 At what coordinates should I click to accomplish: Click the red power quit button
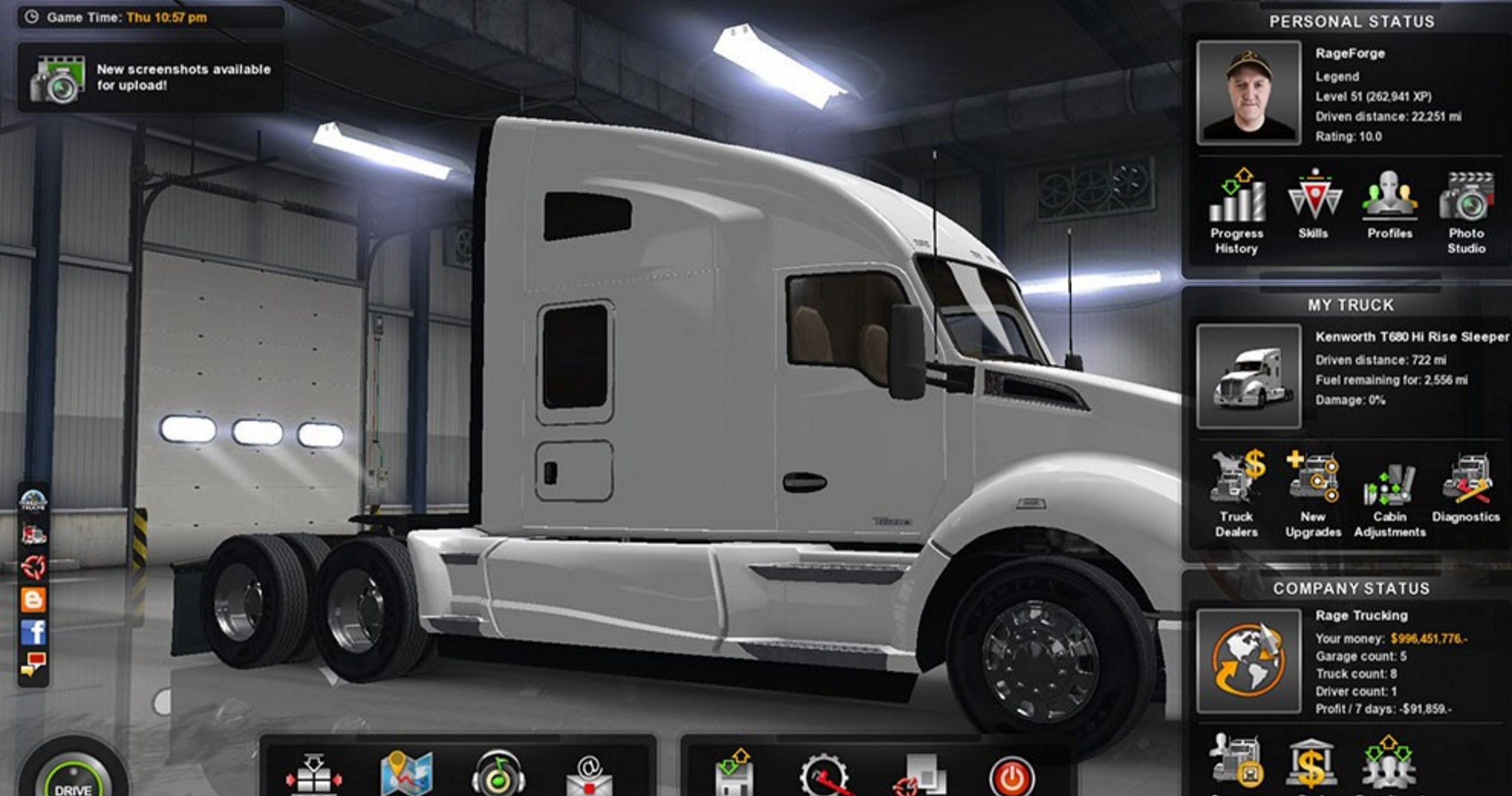click(1011, 777)
